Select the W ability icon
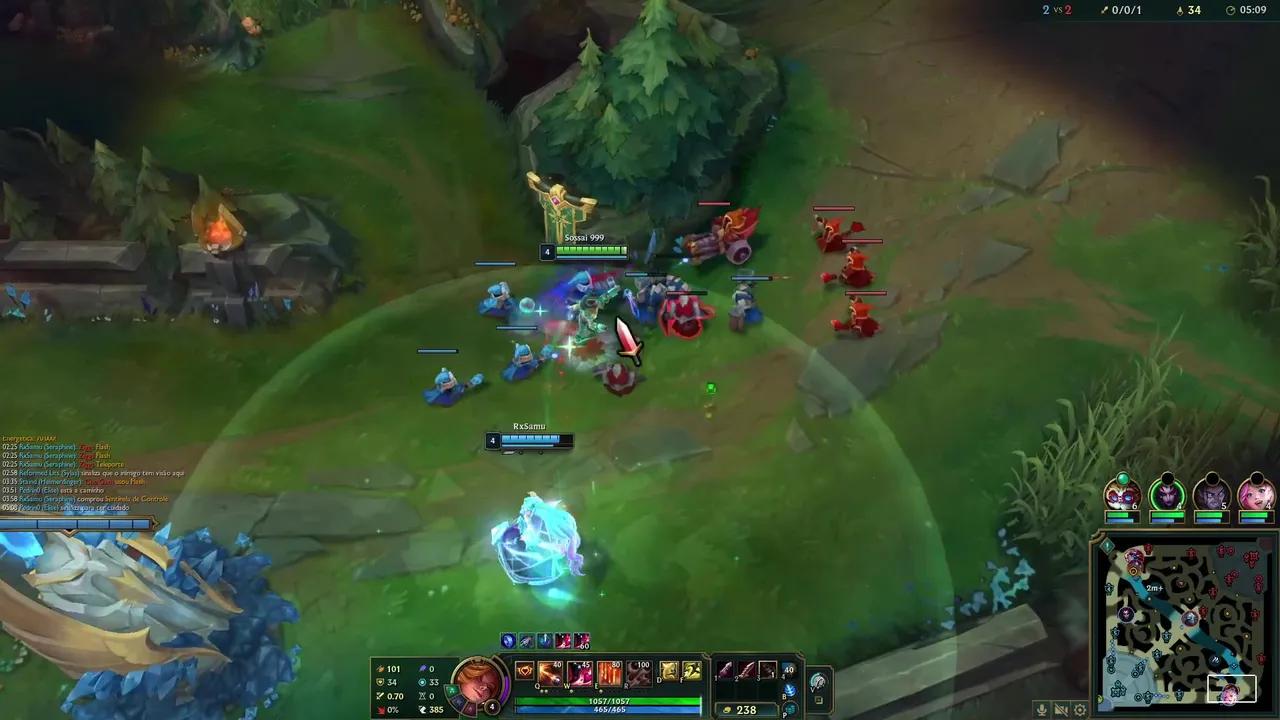This screenshot has width=1280, height=720. (577, 674)
